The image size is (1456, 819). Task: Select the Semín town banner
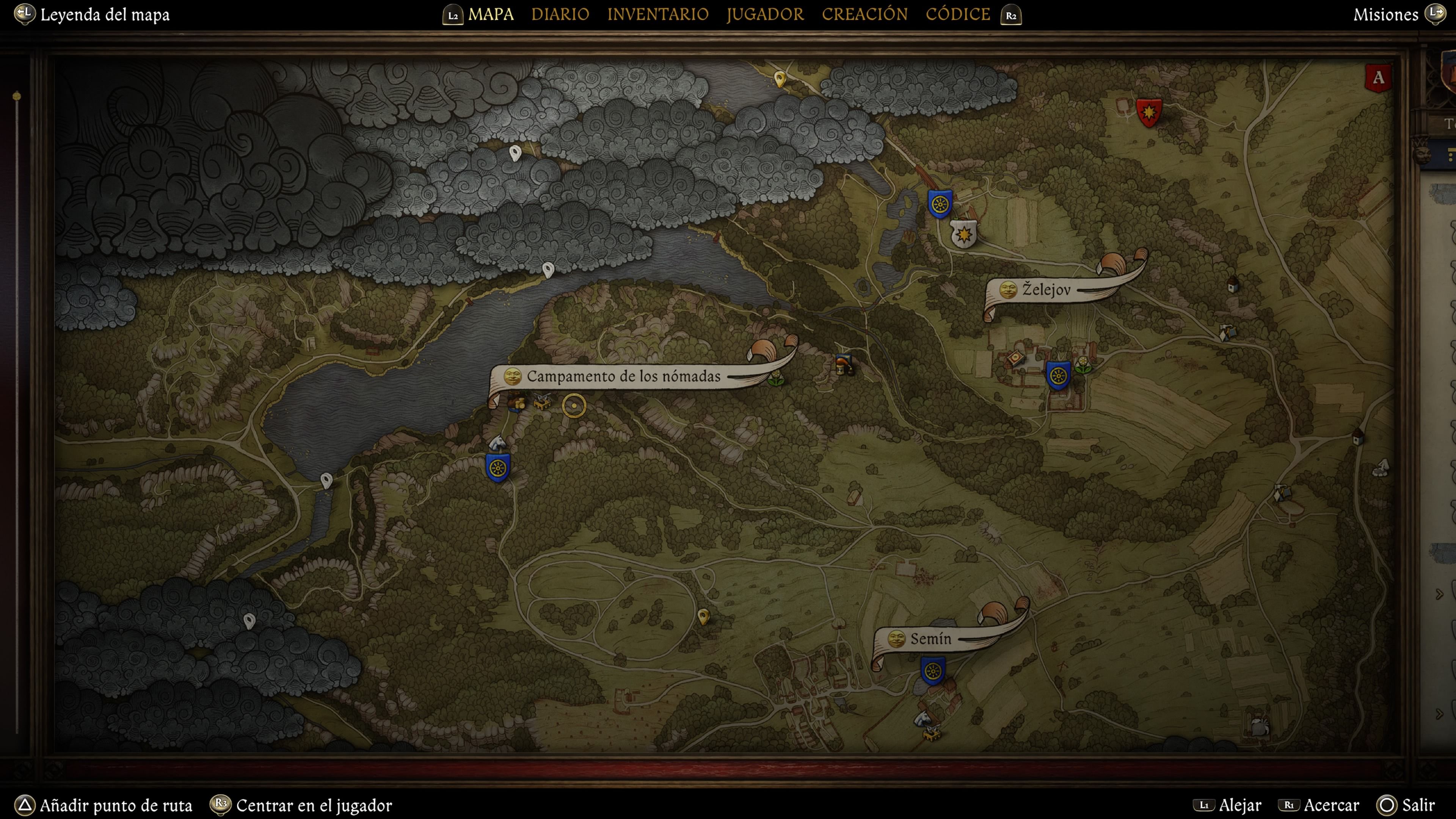pos(930,639)
